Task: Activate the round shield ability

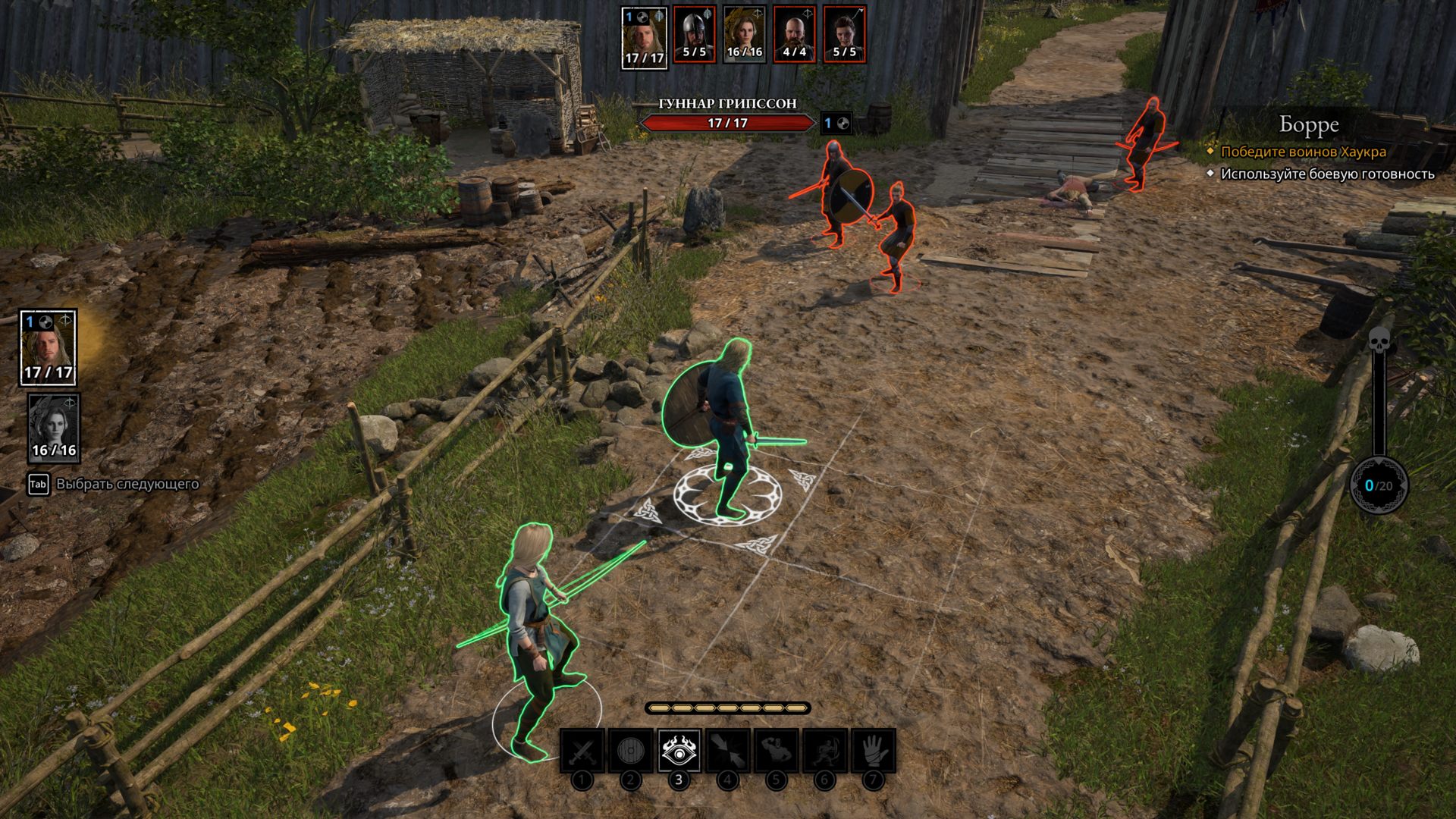Action: [x=630, y=751]
